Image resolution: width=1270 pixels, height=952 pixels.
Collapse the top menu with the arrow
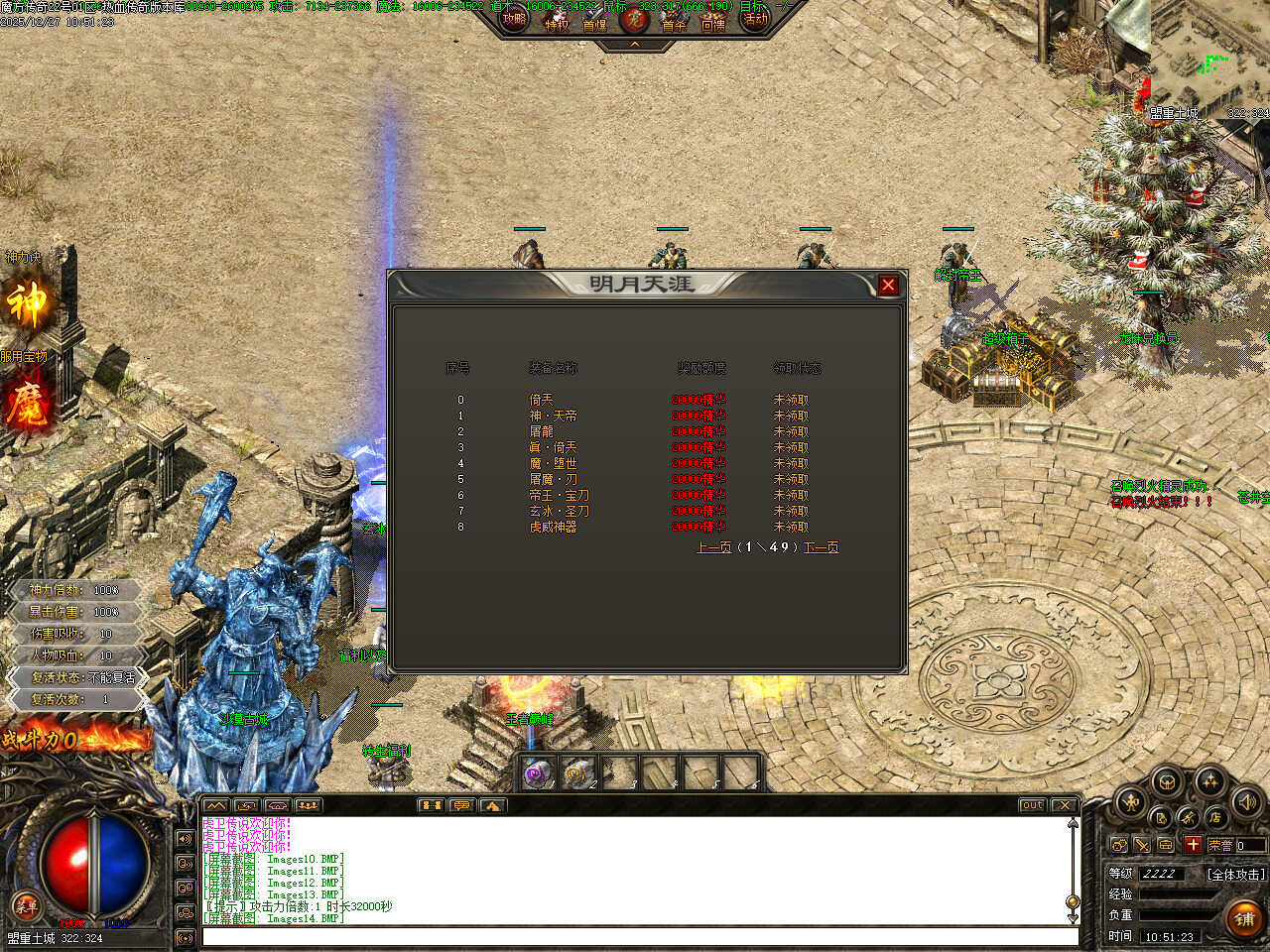635,45
